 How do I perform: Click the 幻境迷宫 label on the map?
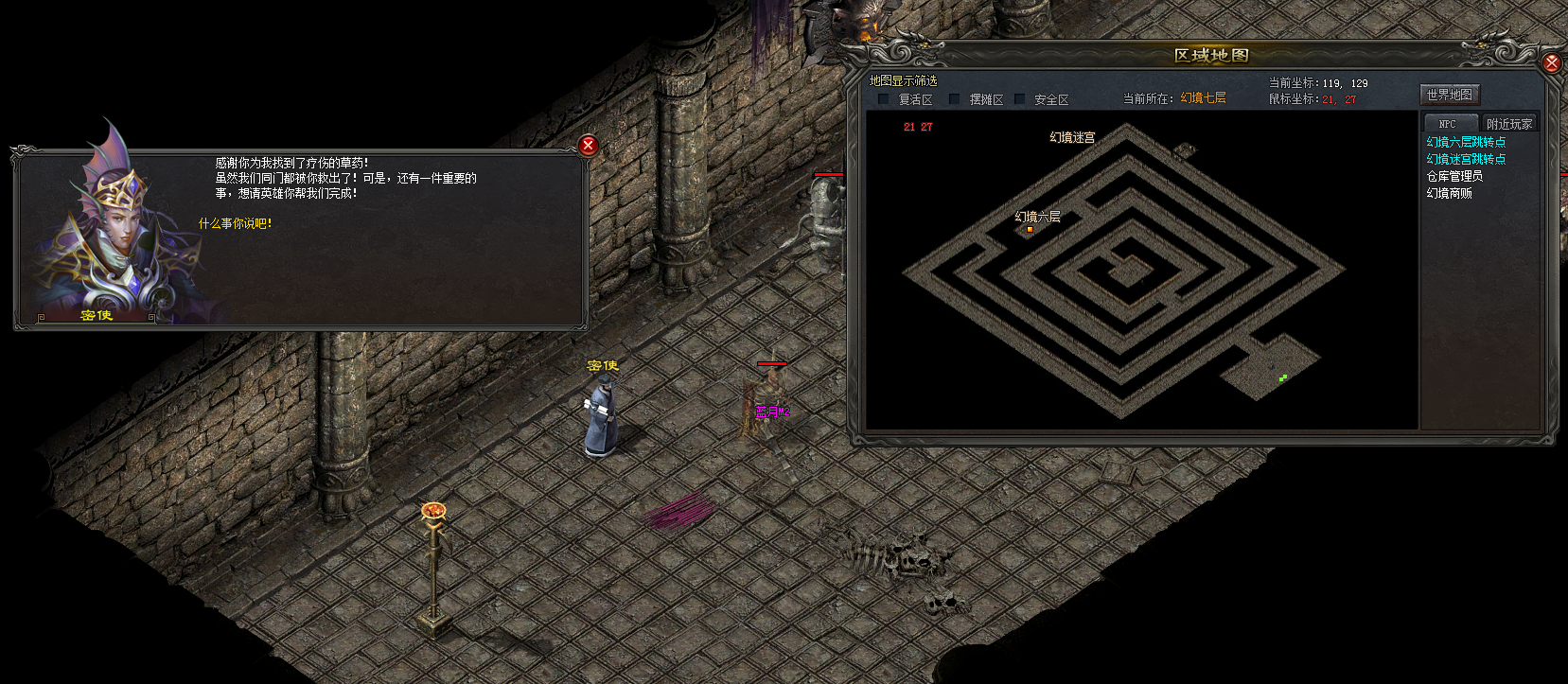coord(1072,137)
